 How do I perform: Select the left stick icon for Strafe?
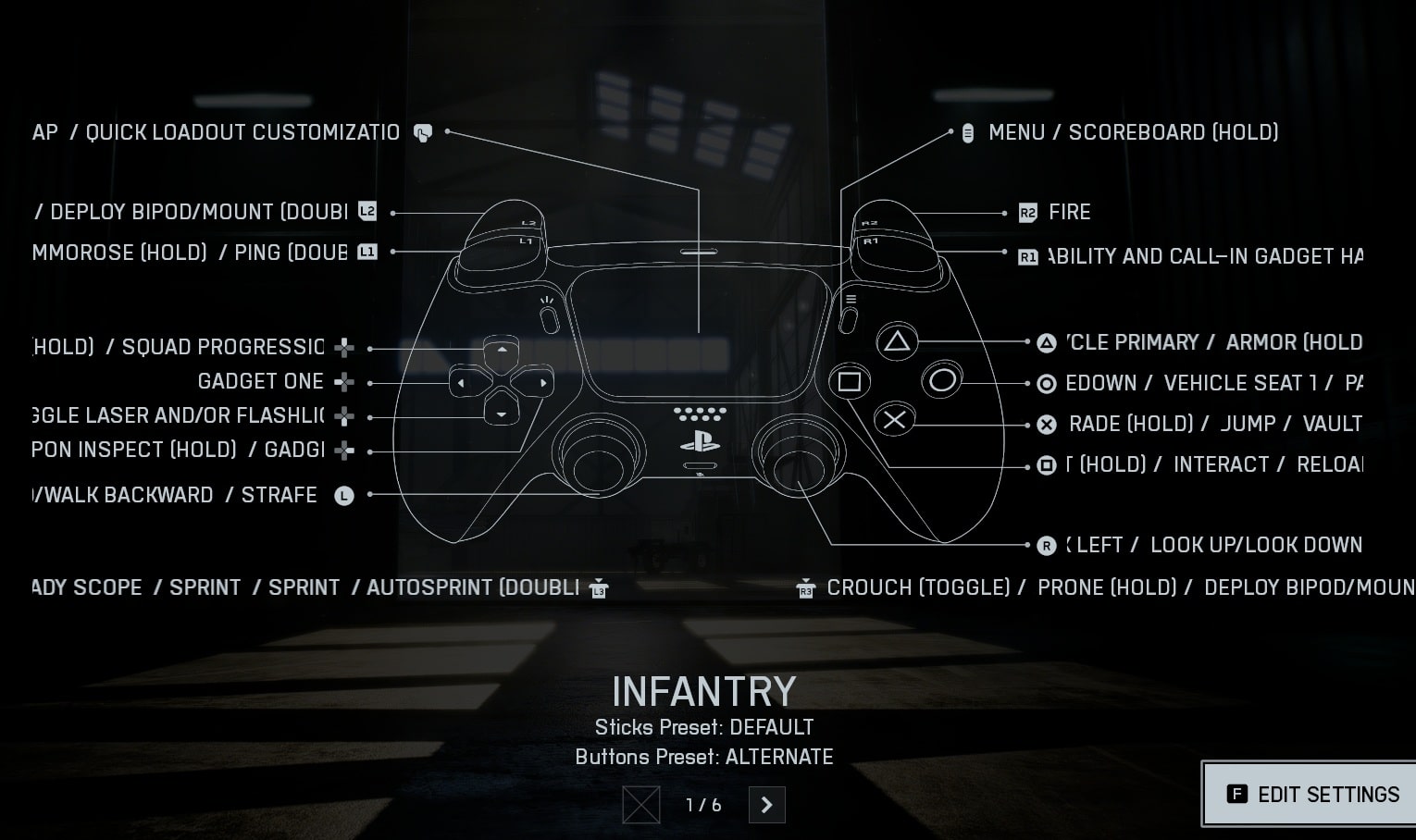click(x=343, y=496)
